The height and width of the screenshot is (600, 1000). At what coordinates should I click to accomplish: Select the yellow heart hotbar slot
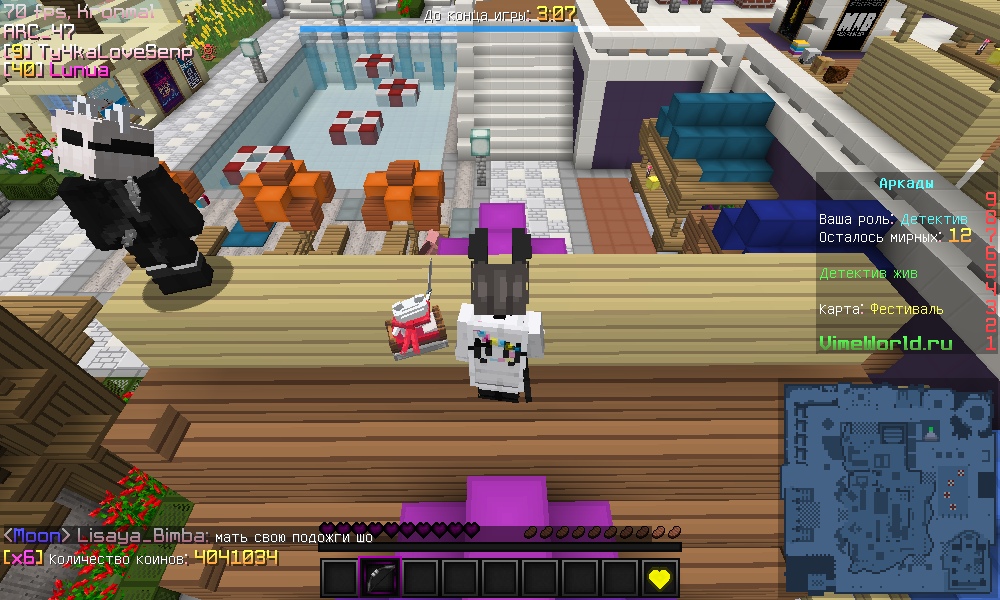click(x=659, y=578)
